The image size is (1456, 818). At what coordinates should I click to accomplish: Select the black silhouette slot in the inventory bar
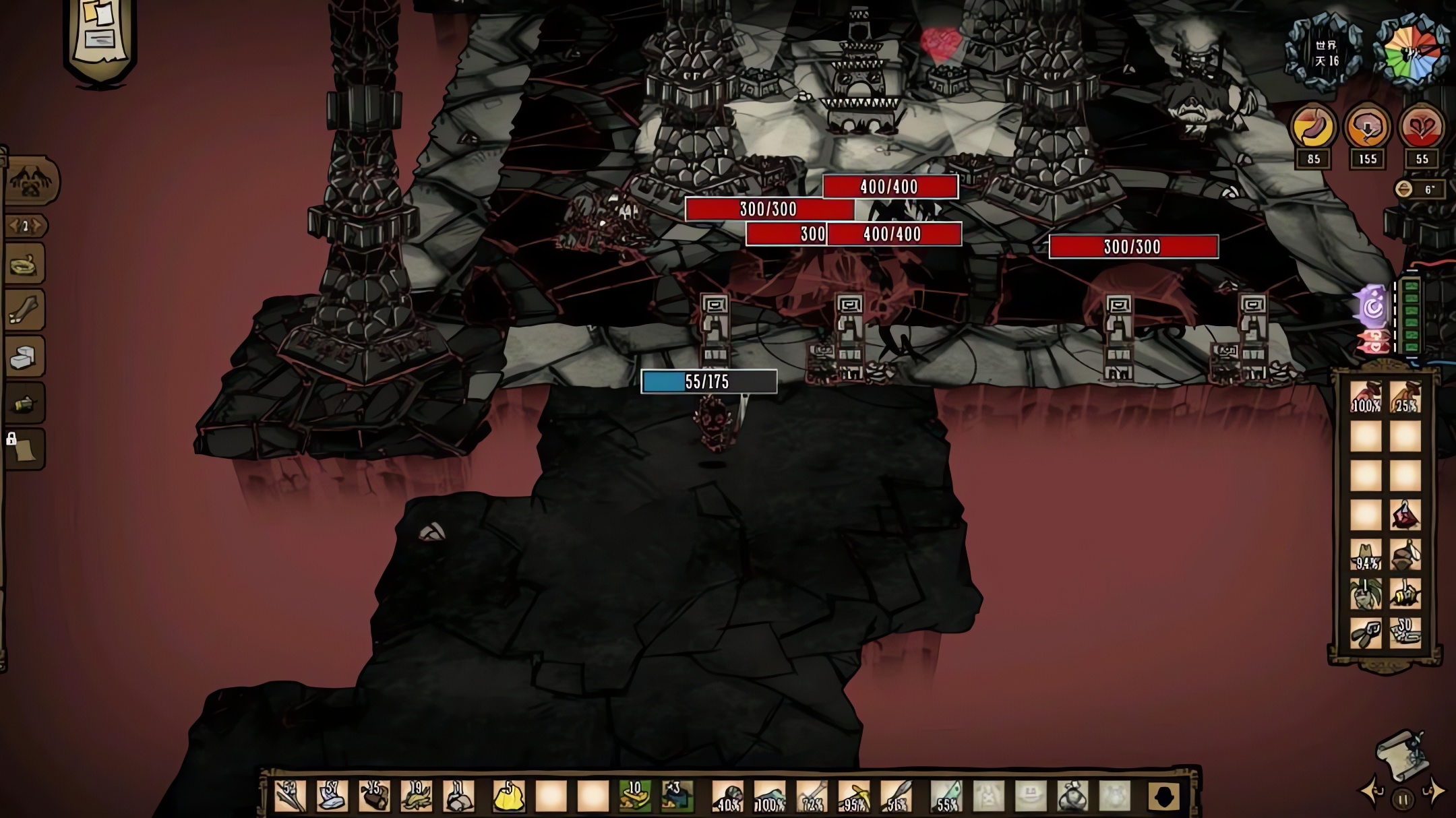[1164, 797]
